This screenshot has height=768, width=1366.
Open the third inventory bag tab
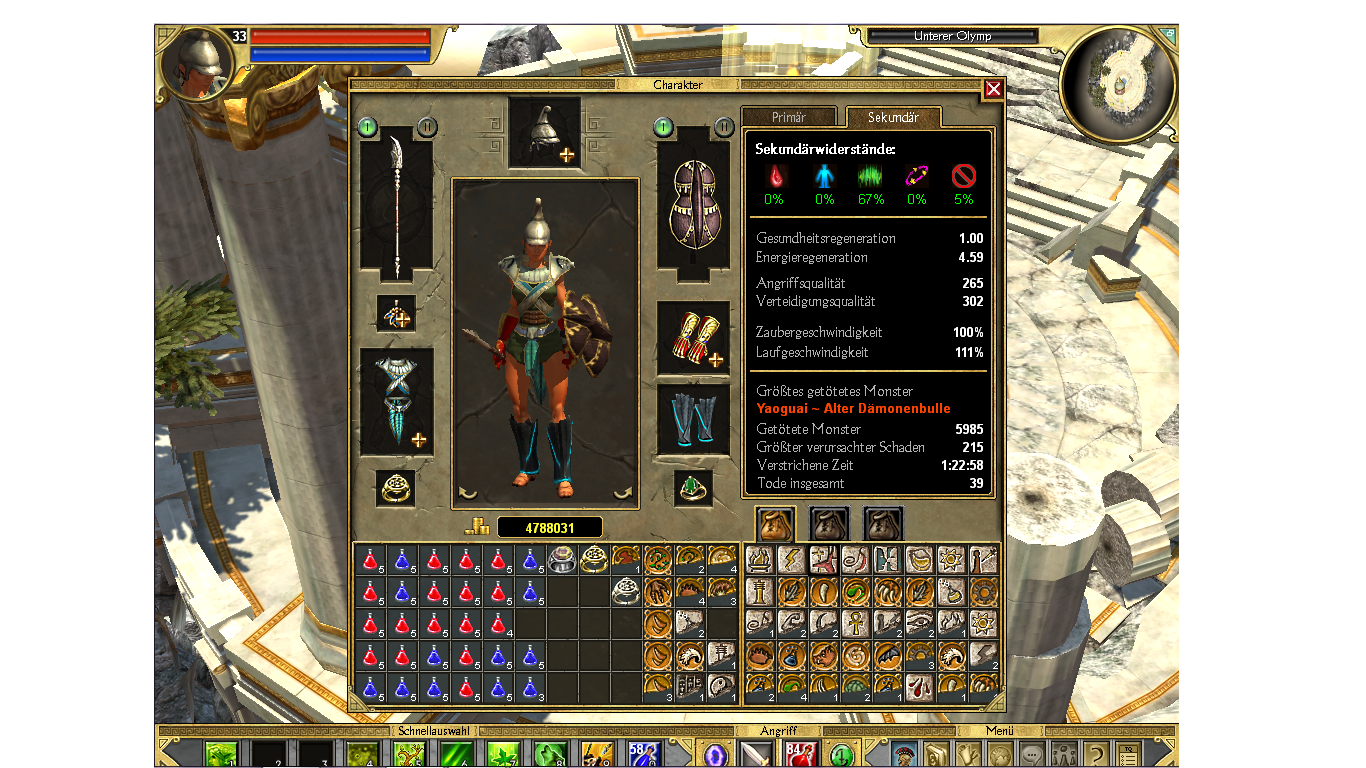pyautogui.click(x=884, y=523)
